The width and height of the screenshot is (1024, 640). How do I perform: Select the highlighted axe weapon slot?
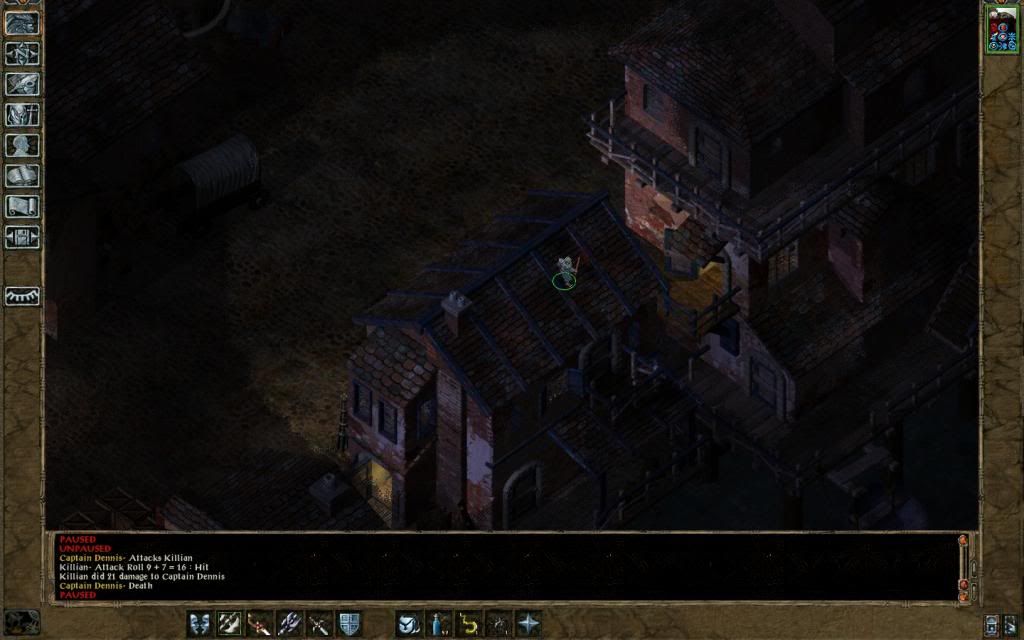[x=230, y=623]
